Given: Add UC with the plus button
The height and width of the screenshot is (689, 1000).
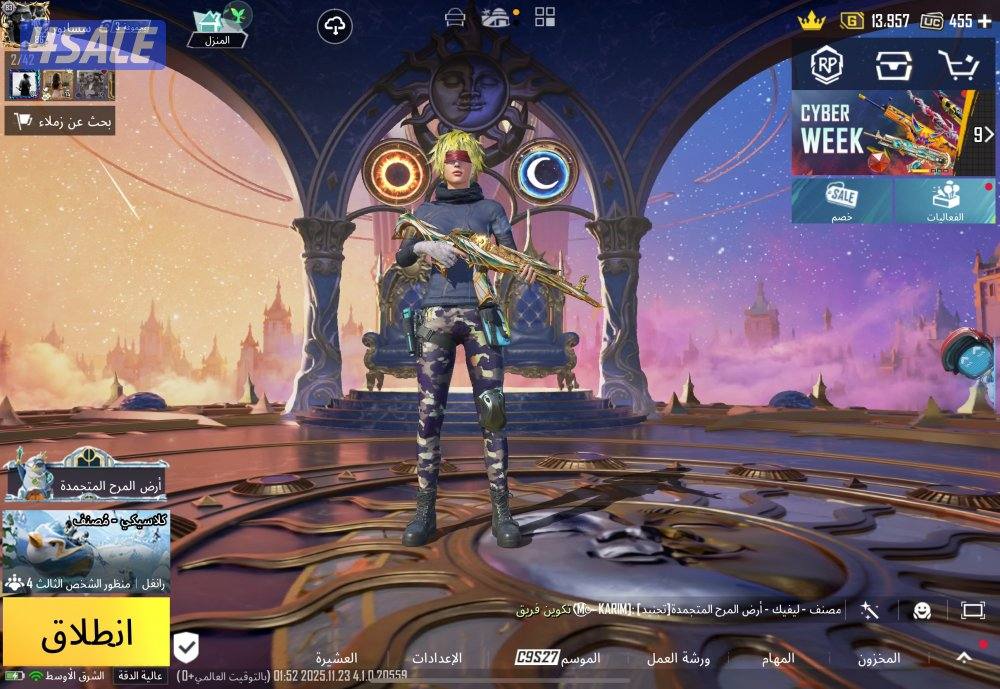Looking at the screenshot, I should pyautogui.click(x=985, y=20).
